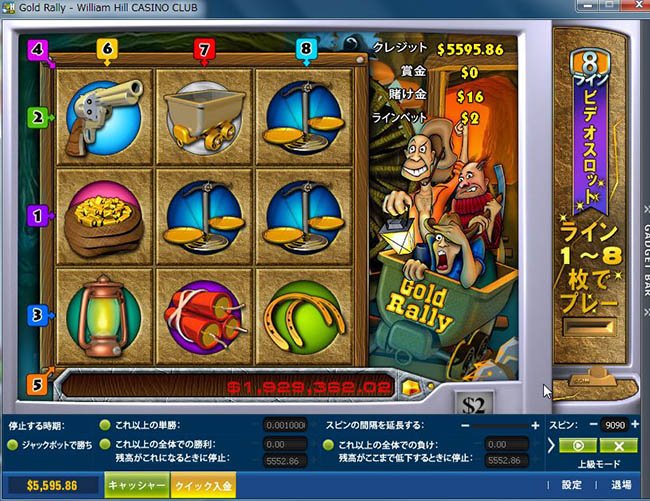
Task: Select payline 8 marker
Action: point(306,47)
